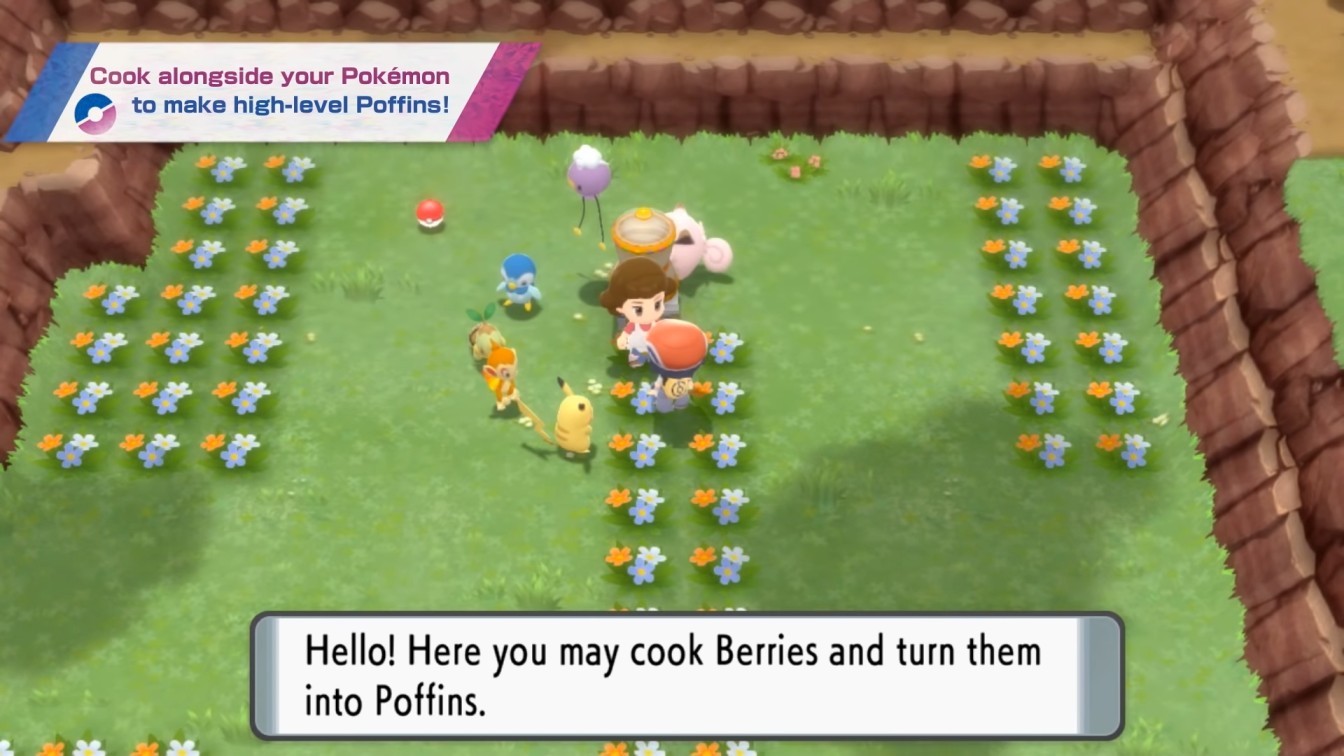Select the Poffin cooking pot
Viewport: 1344px width, 756px height.
644,230
